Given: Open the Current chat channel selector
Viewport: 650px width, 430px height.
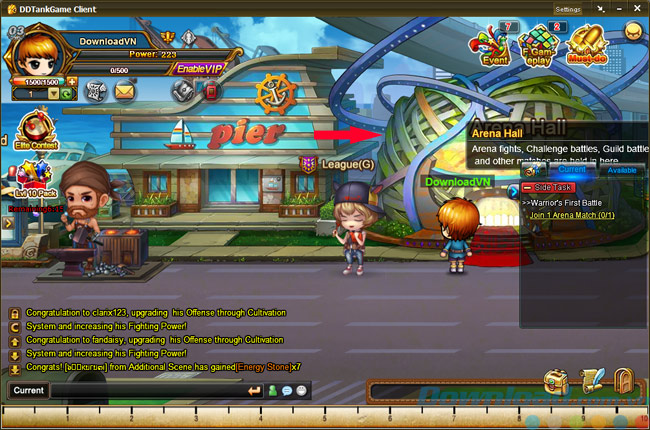Looking at the screenshot, I should [28, 390].
